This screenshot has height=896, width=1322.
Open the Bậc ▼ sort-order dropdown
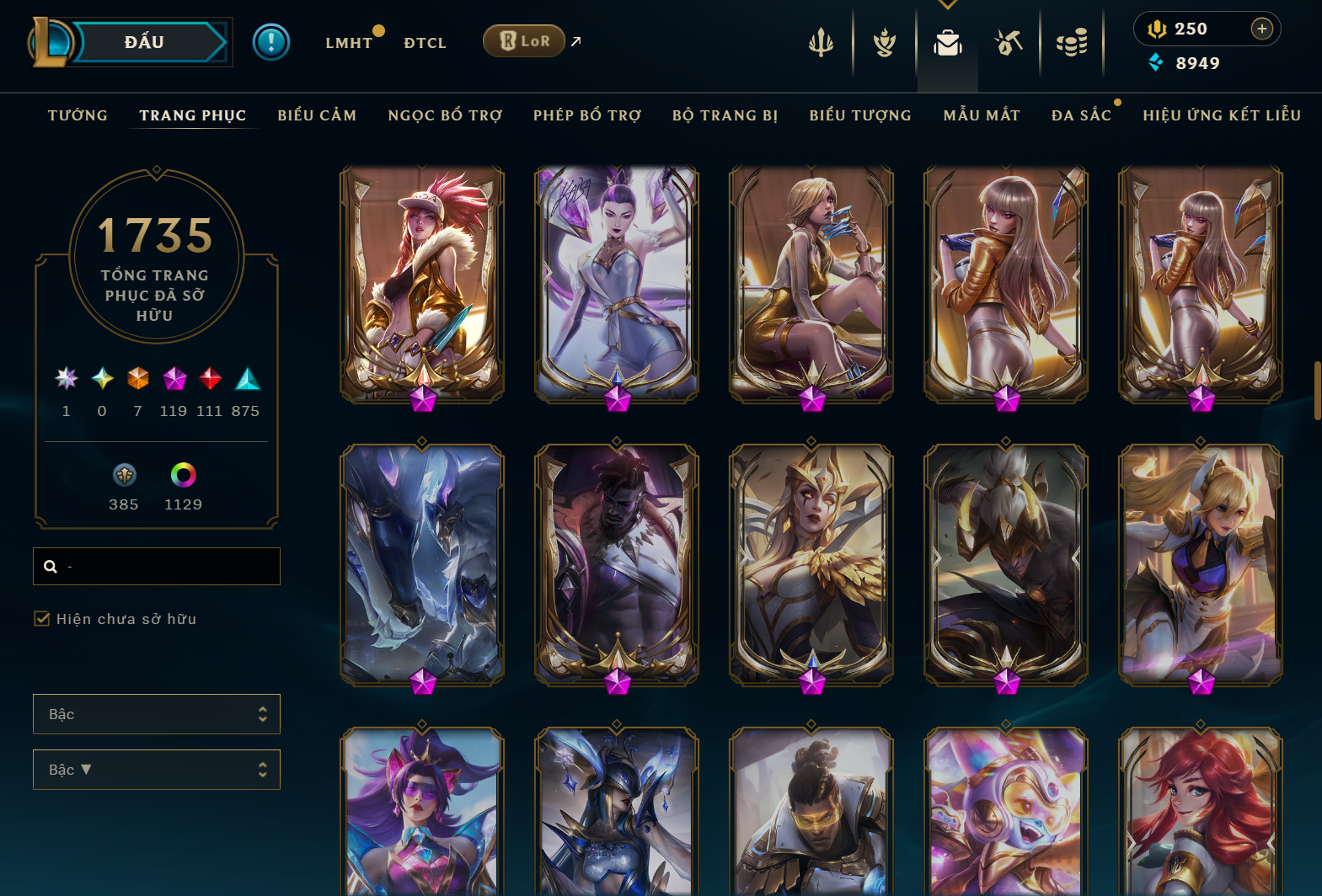pyautogui.click(x=156, y=769)
